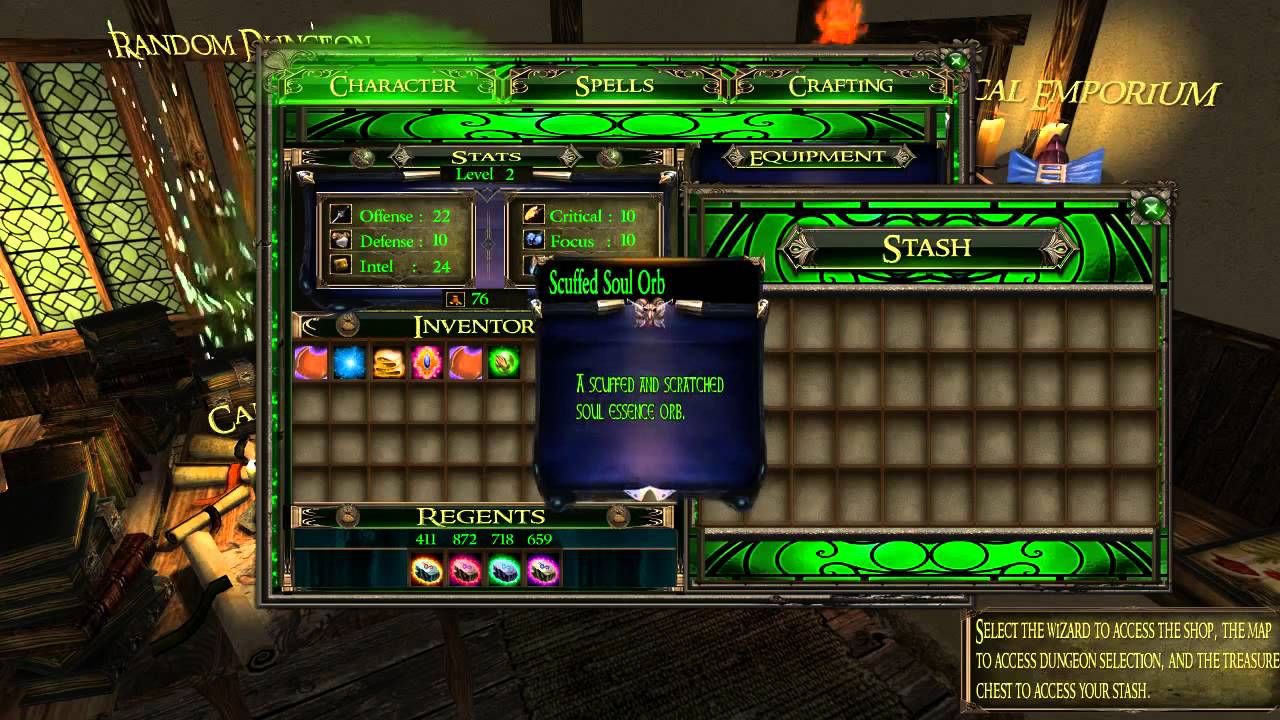Pick the purple-glow regent stone
Image resolution: width=1280 pixels, height=720 pixels.
[542, 570]
